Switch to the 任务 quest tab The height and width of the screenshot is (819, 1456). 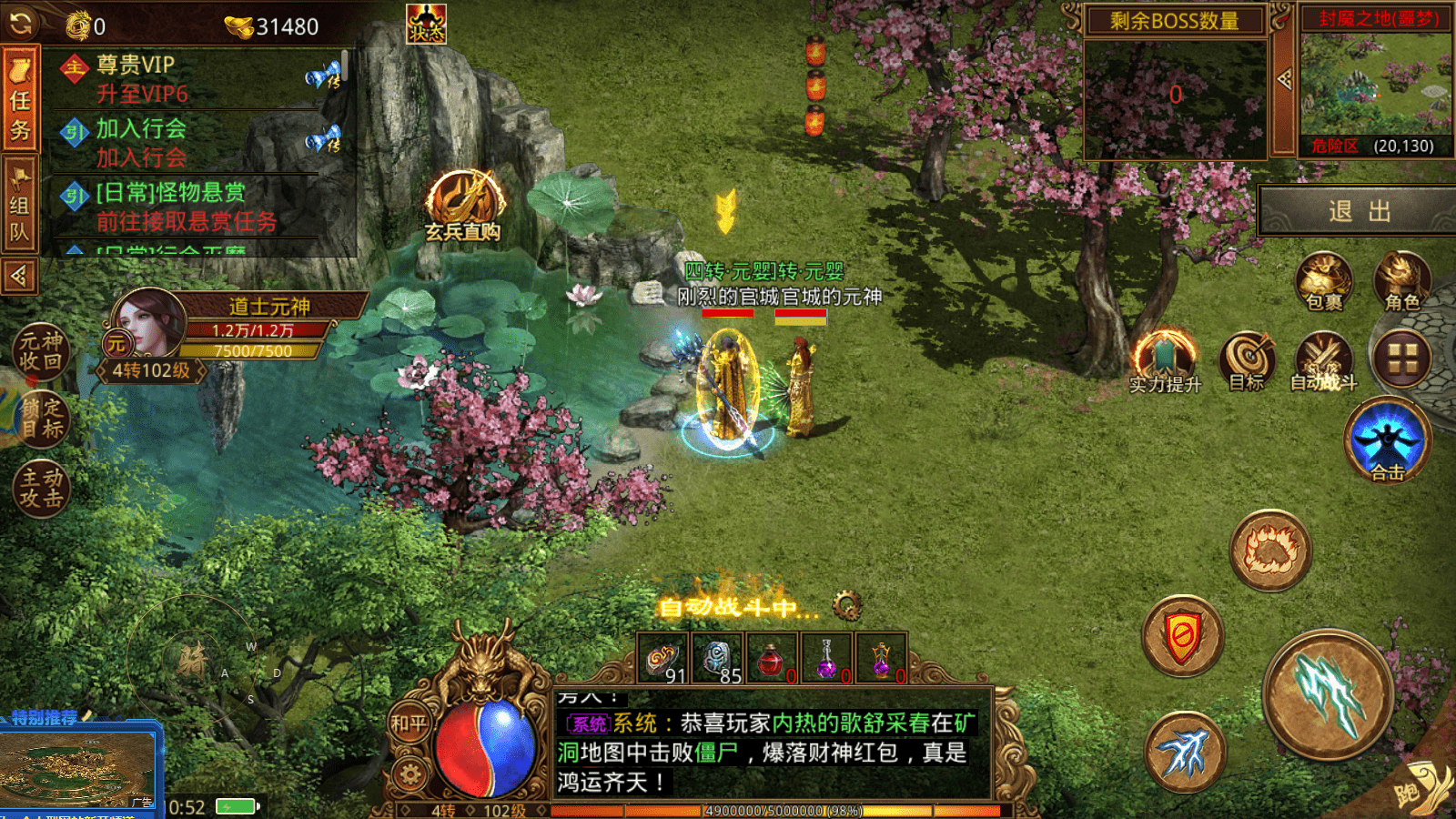coord(20,102)
